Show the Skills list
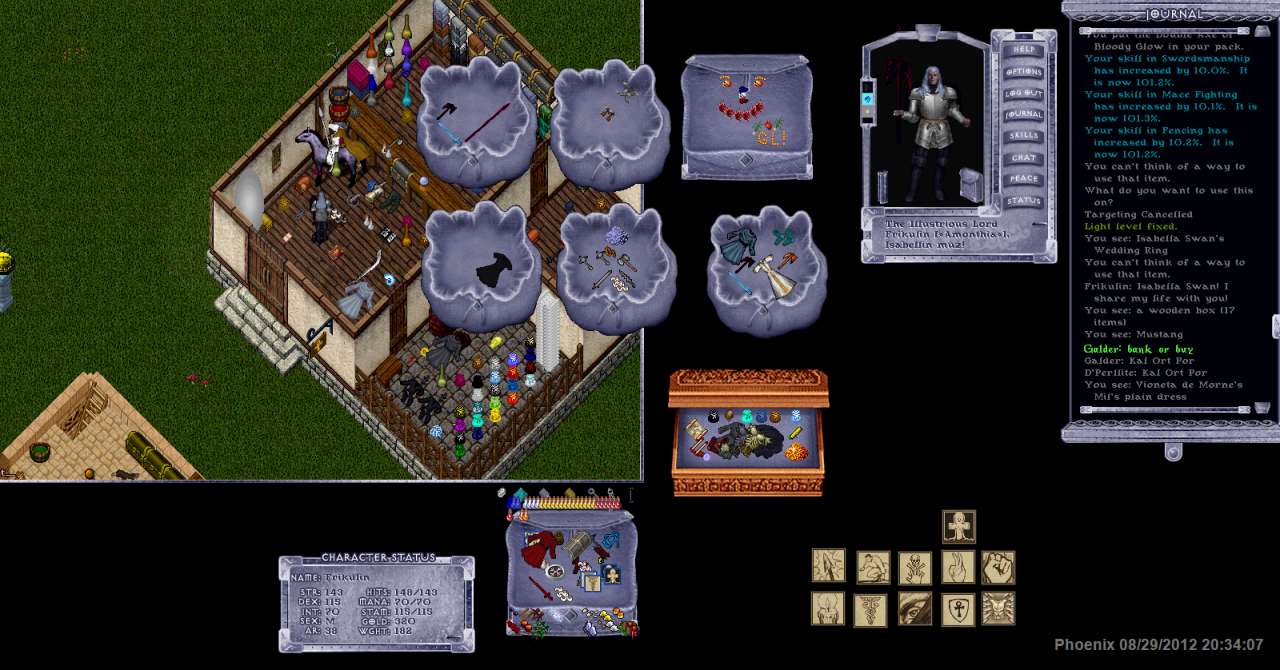The height and width of the screenshot is (670, 1280). pos(1023,136)
